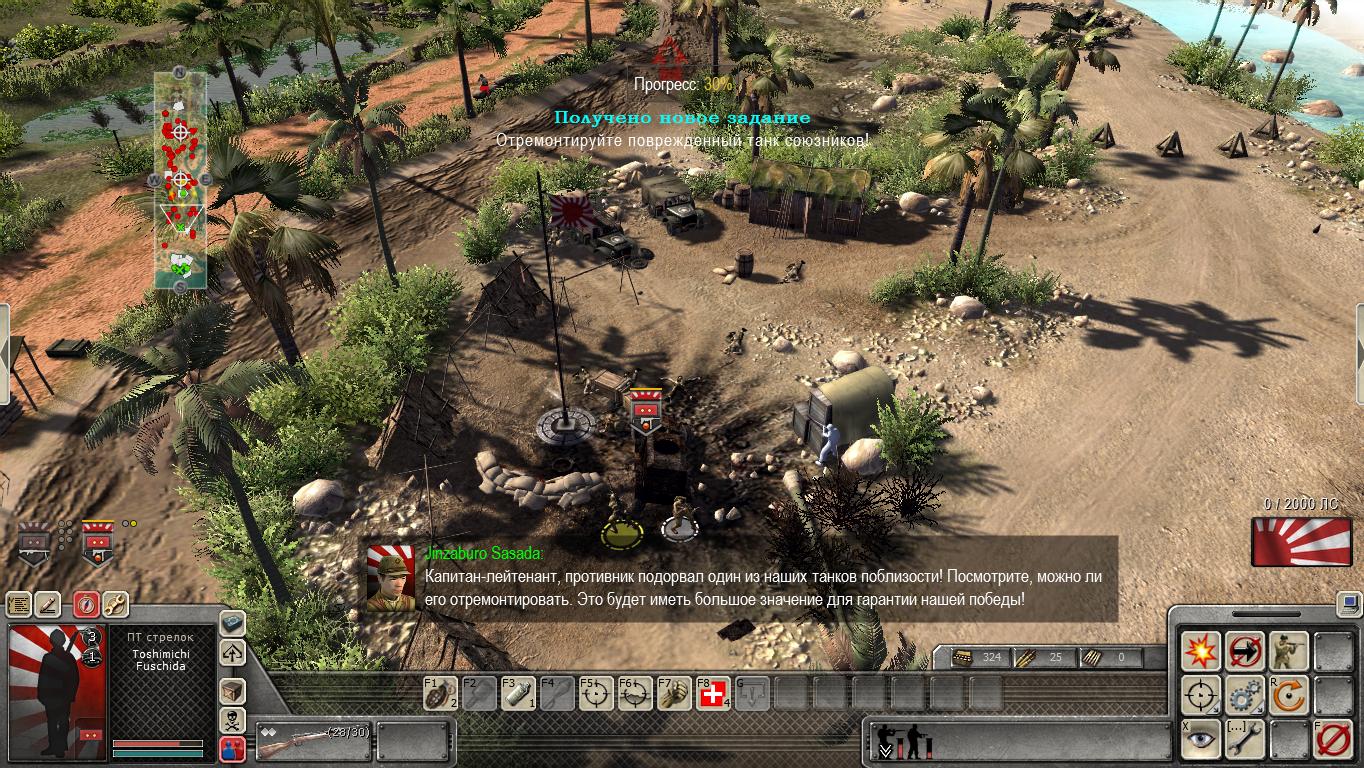Image resolution: width=1364 pixels, height=768 pixels.
Task: Use the wrench repair command
Action: [1245, 739]
